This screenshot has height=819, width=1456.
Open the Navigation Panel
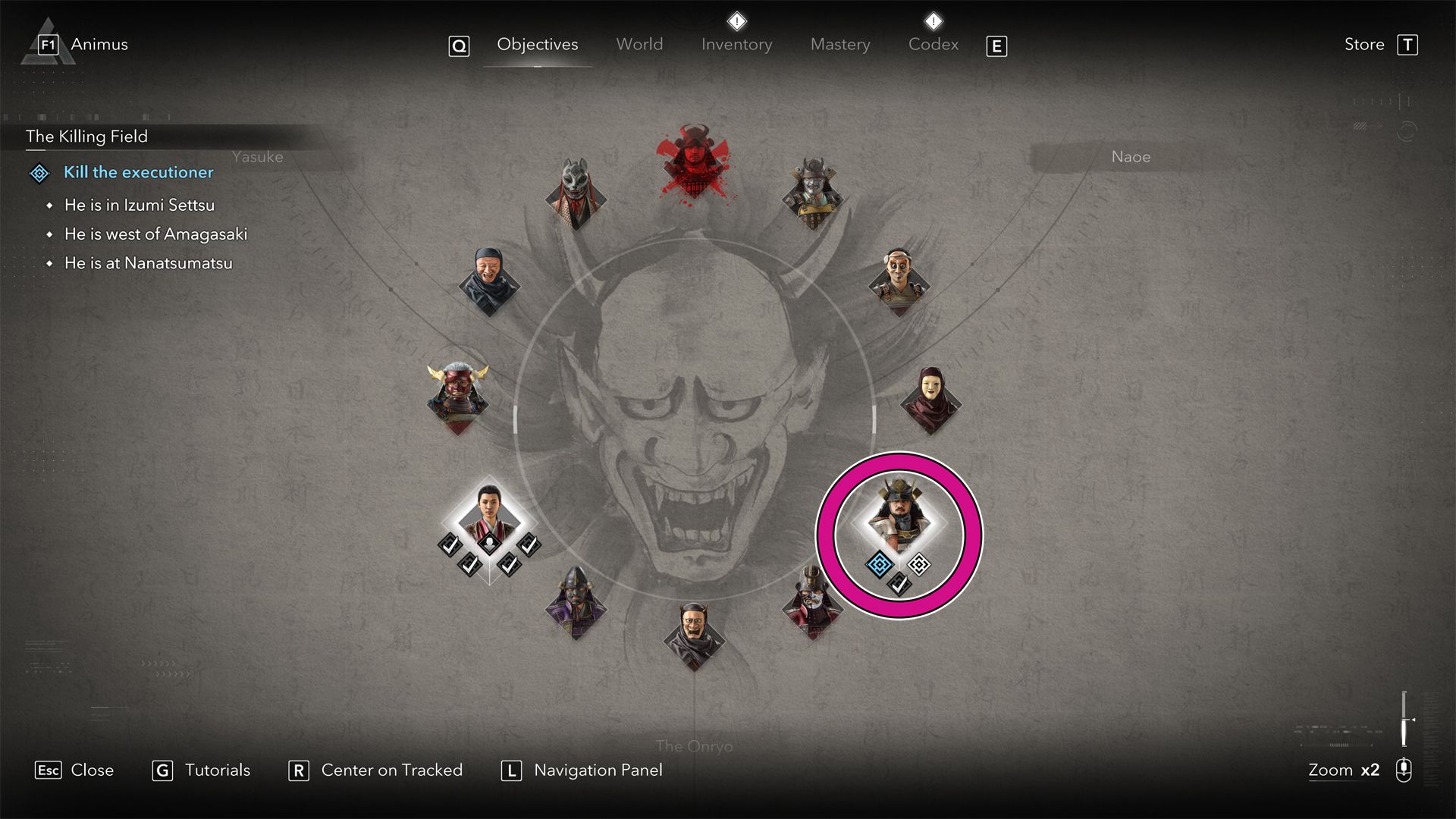(x=598, y=770)
